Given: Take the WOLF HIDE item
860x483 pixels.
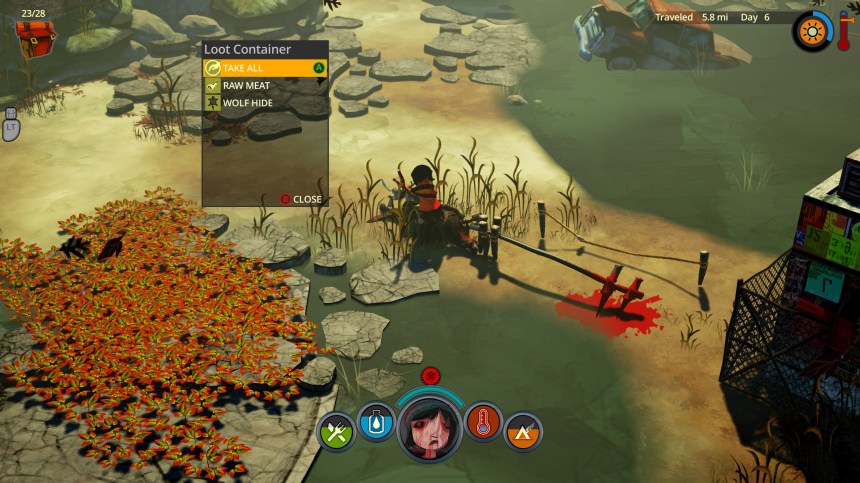Looking at the screenshot, I should 265,102.
